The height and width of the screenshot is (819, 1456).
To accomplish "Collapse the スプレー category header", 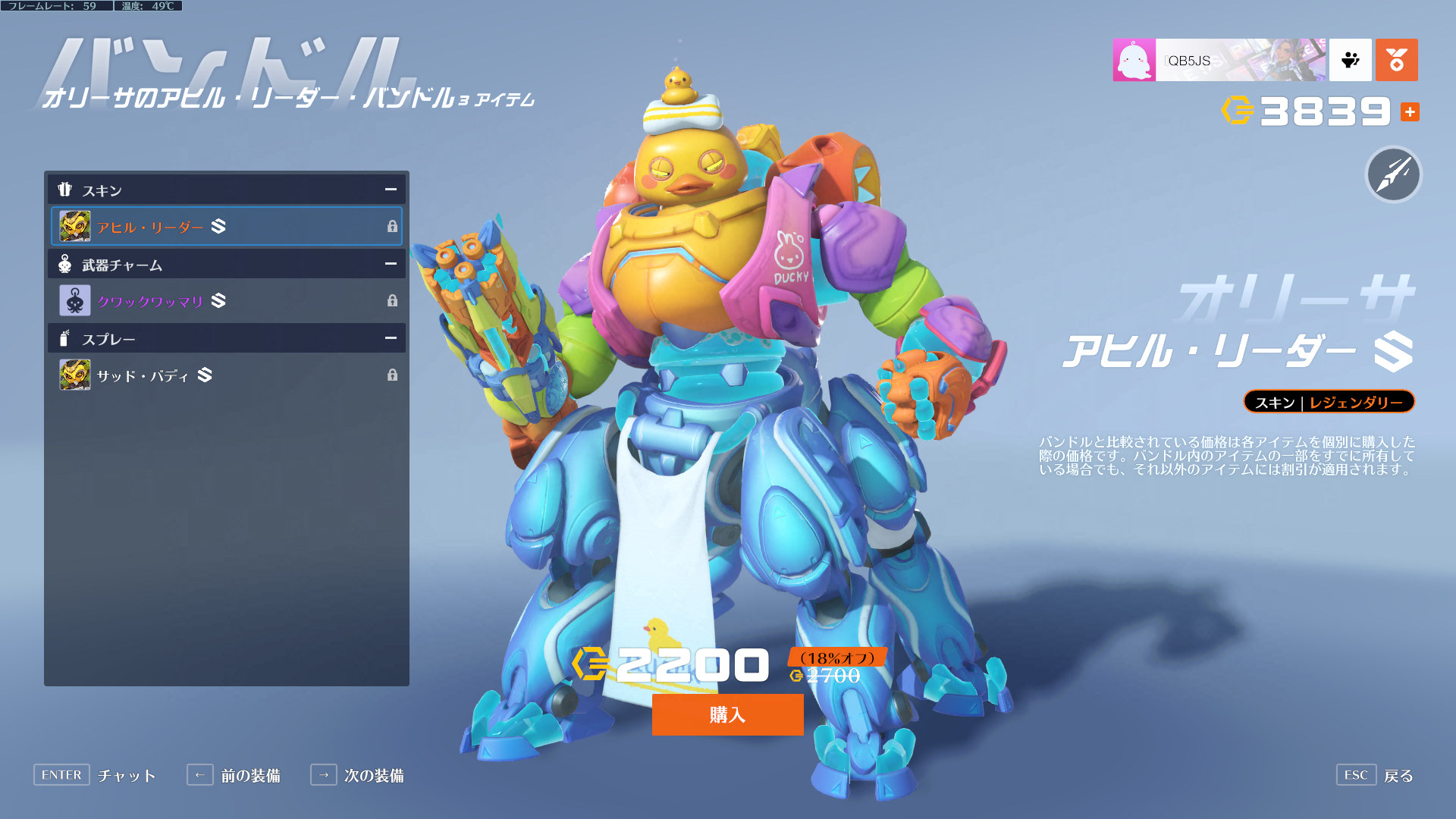I will (x=390, y=338).
